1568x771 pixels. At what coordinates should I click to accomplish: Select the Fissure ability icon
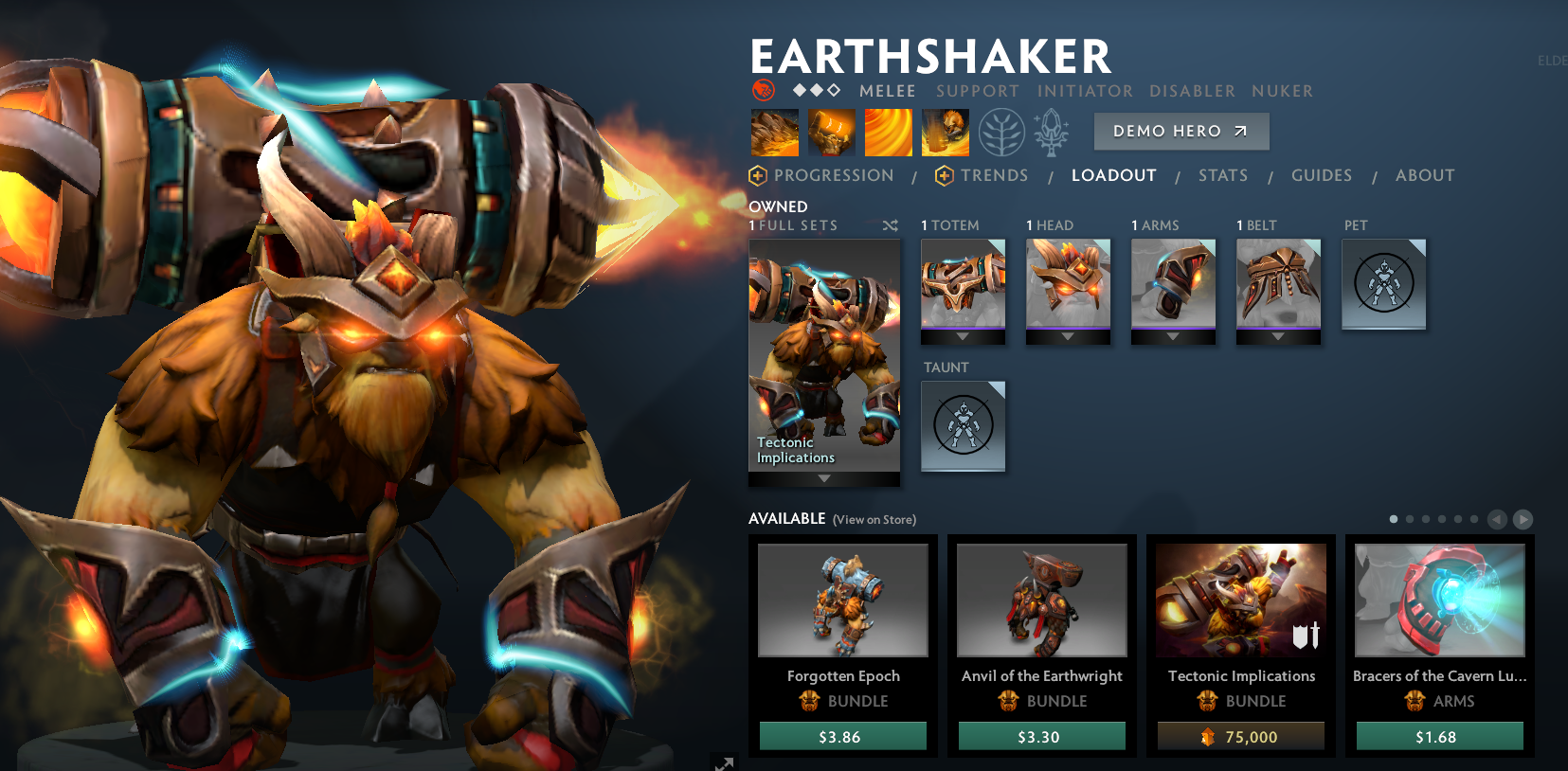[x=774, y=131]
